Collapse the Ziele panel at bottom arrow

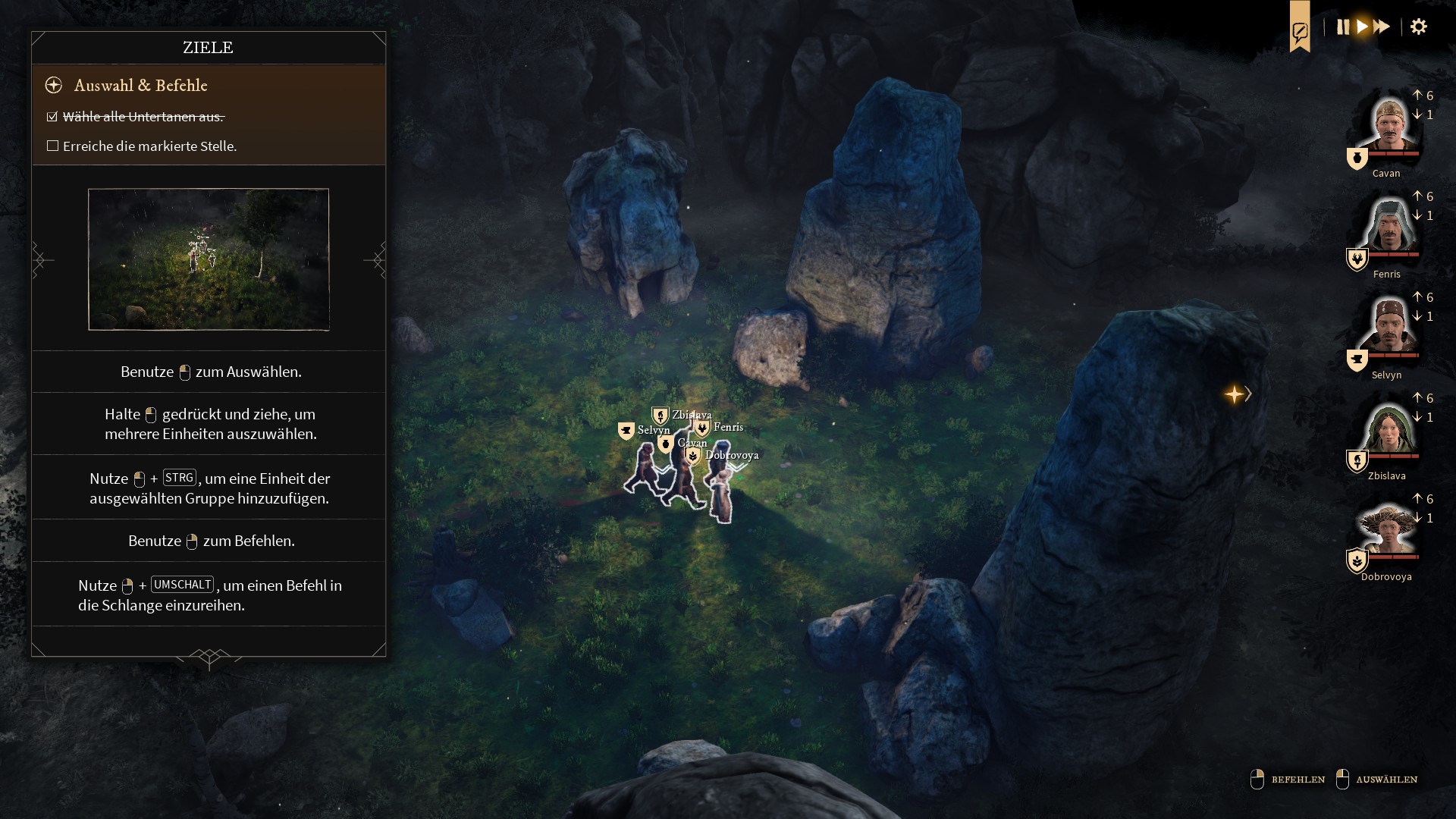click(x=209, y=657)
